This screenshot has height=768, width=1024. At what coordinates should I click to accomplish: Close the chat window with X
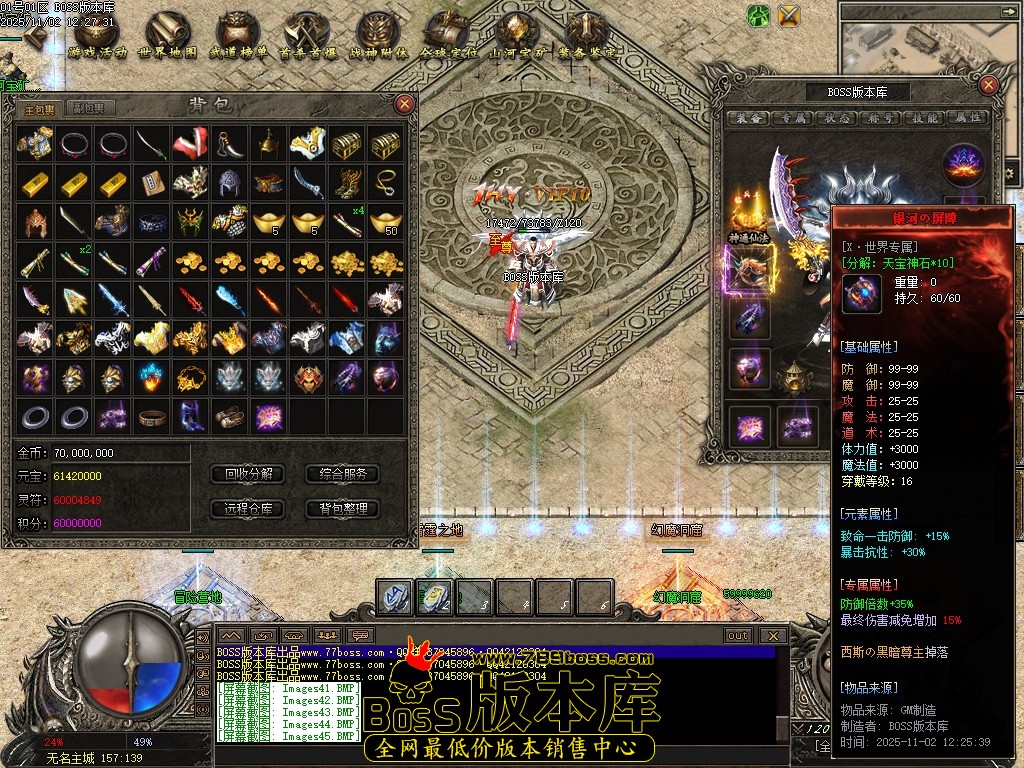tap(773, 635)
